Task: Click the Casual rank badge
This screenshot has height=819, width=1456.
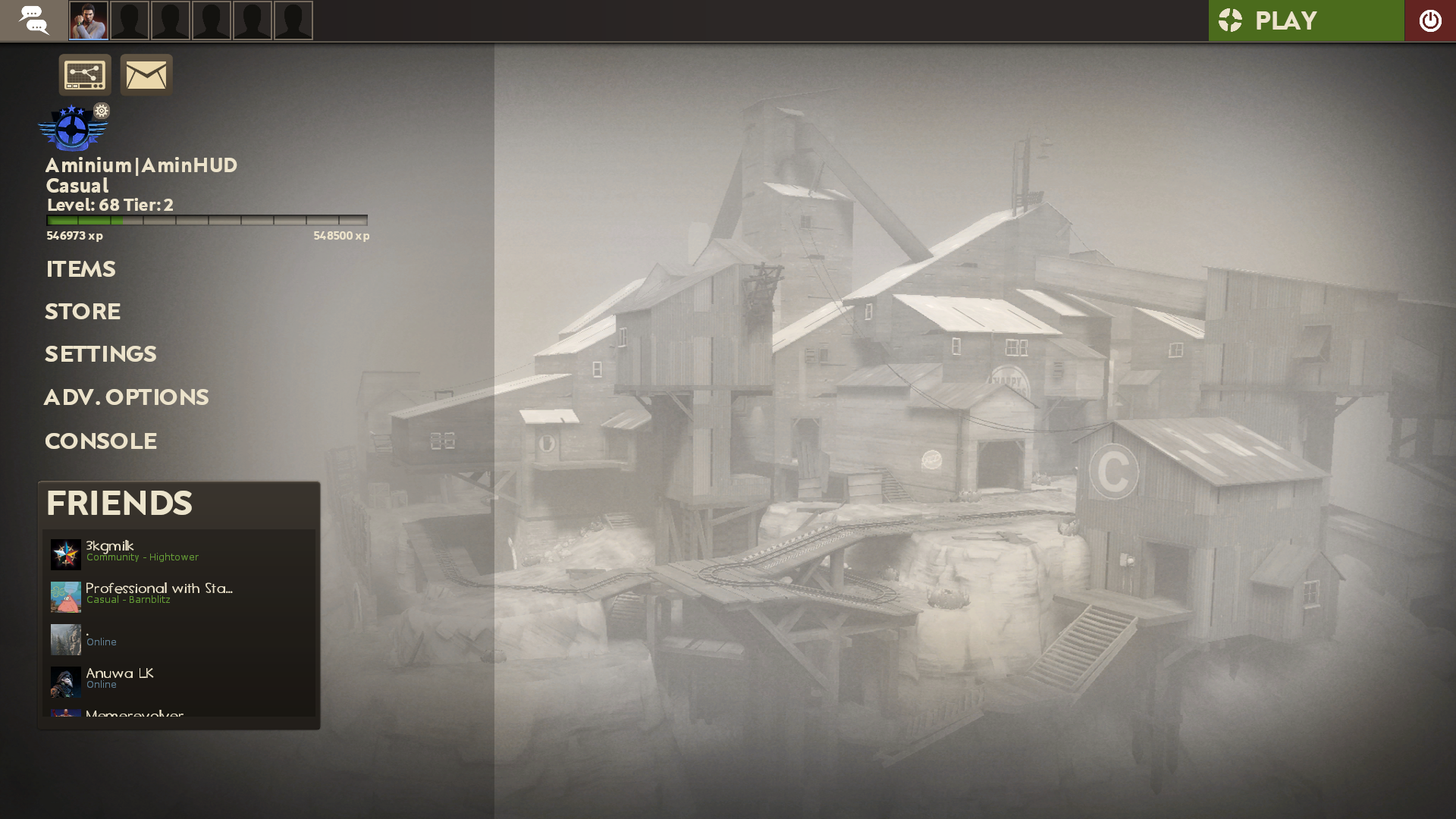Action: point(71,129)
